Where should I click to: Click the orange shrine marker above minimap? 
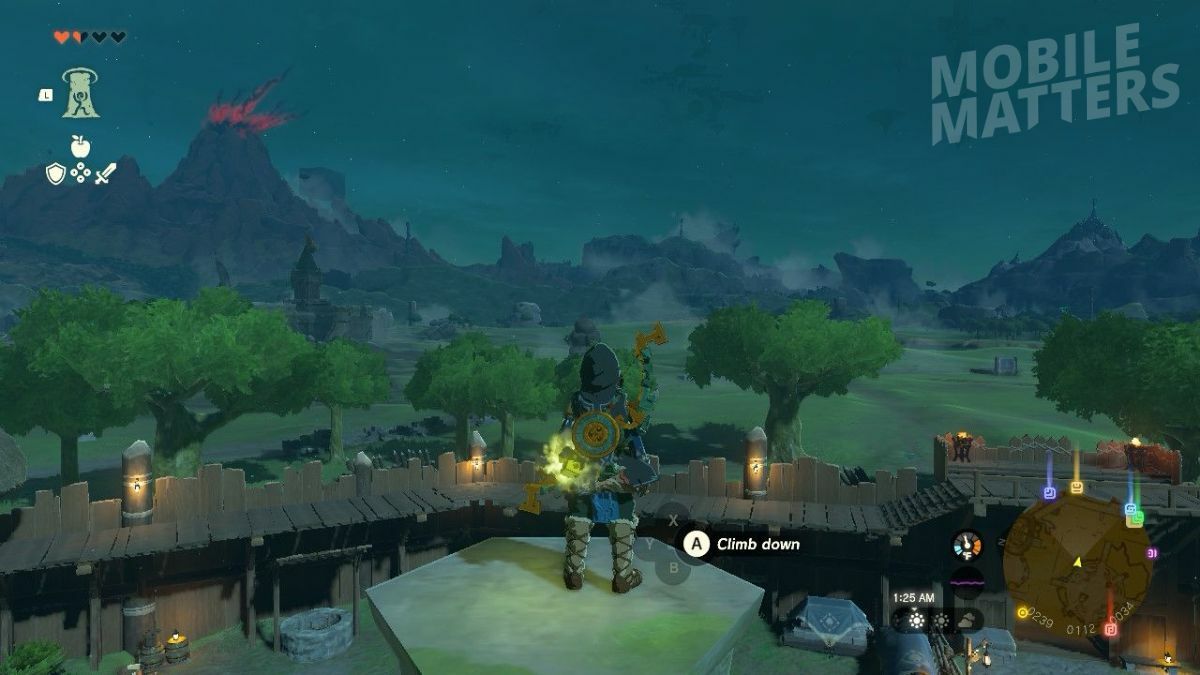point(1076,487)
